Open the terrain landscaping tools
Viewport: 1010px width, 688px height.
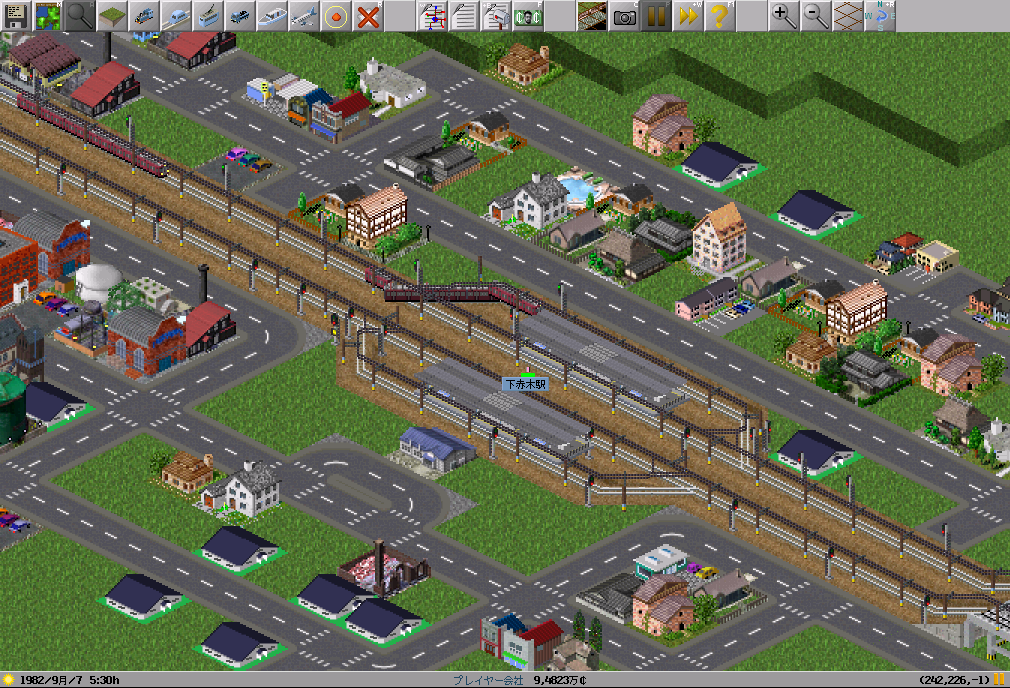pyautogui.click(x=112, y=15)
